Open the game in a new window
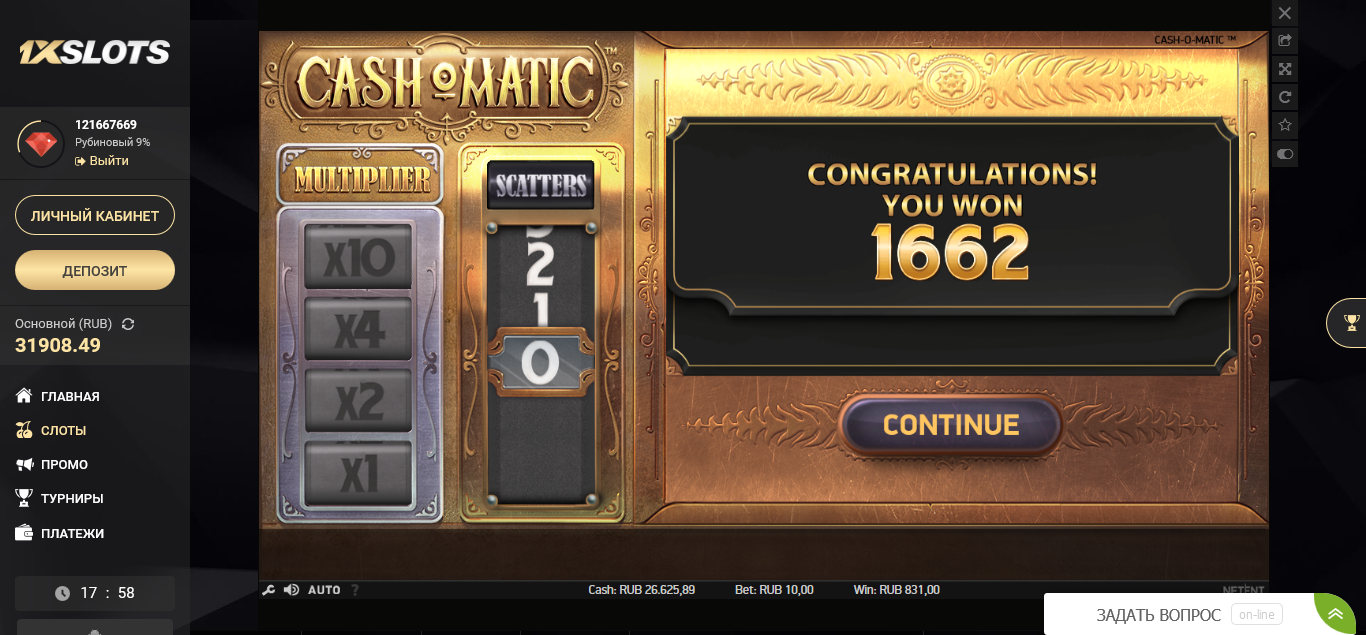 [x=1285, y=41]
